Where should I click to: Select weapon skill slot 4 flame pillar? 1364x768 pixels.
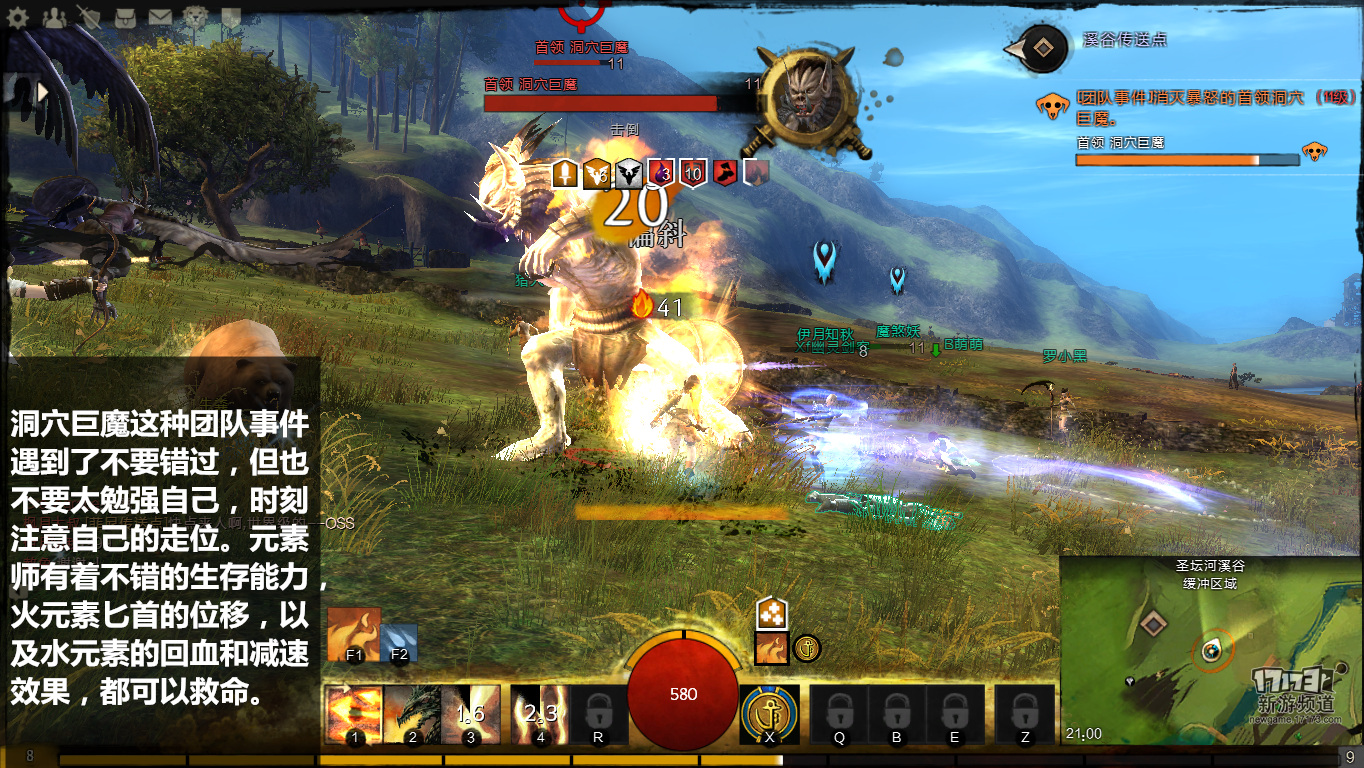pos(539,714)
